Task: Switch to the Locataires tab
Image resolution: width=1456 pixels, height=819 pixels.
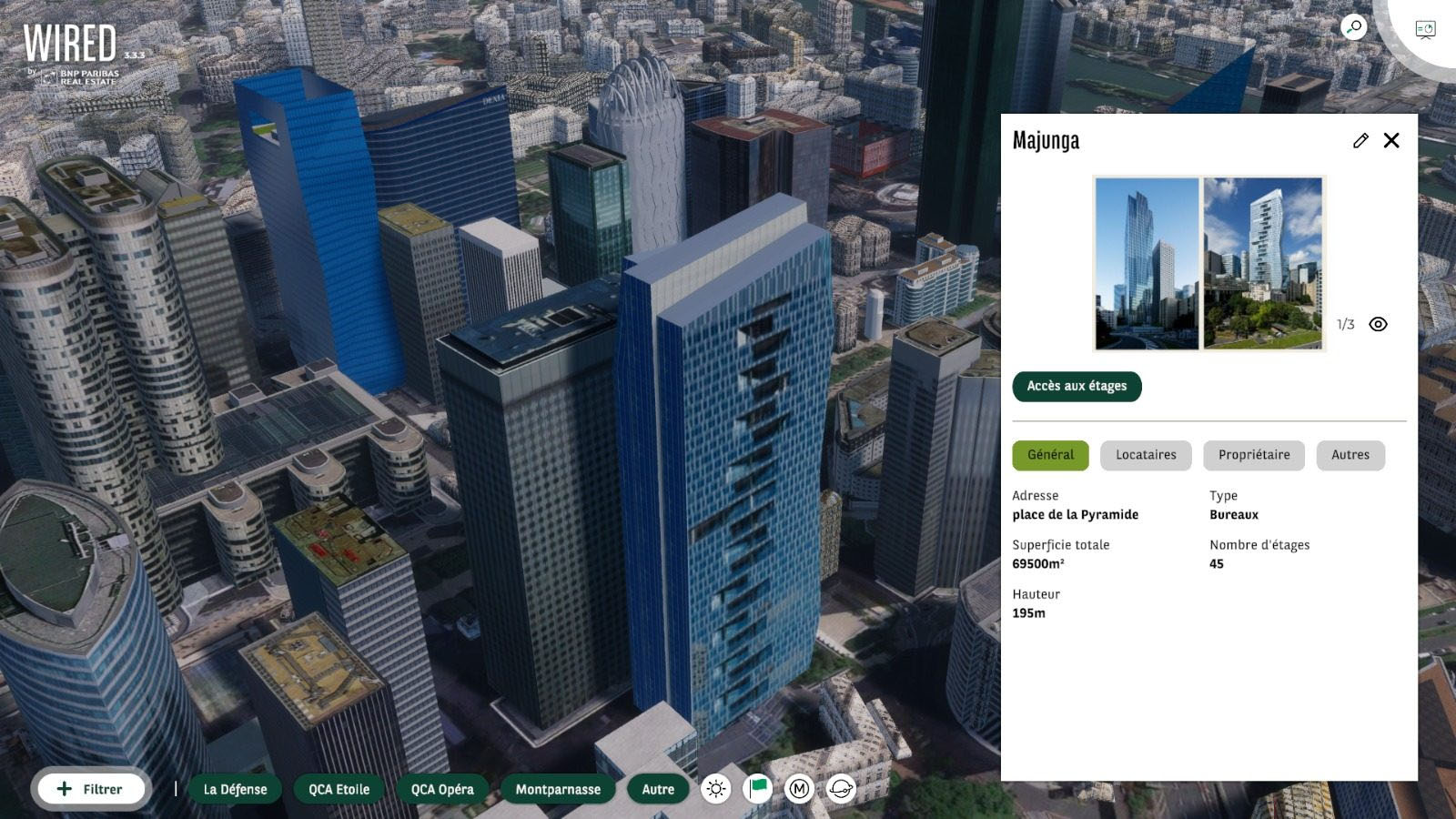Action: [1146, 455]
